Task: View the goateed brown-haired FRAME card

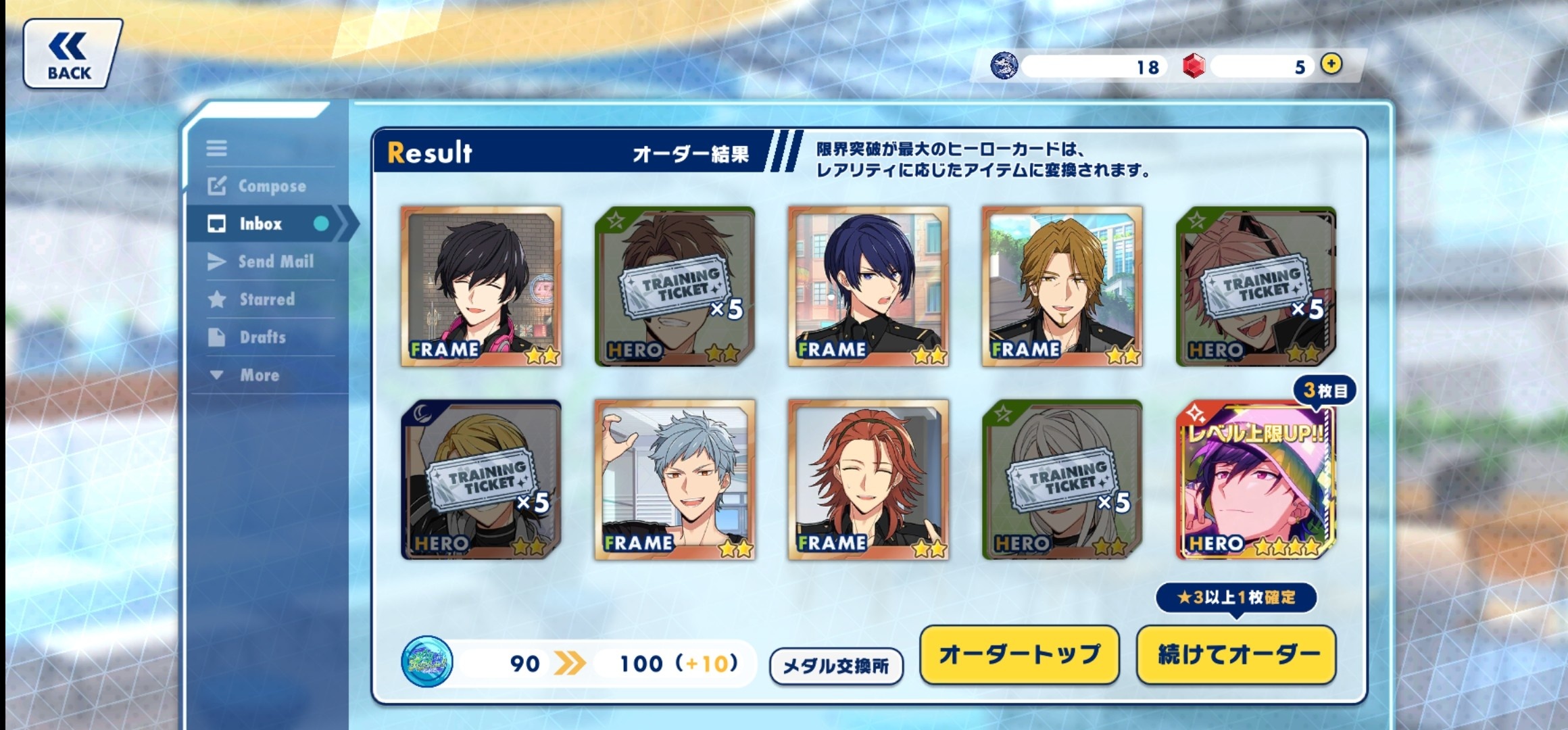Action: [x=1062, y=287]
